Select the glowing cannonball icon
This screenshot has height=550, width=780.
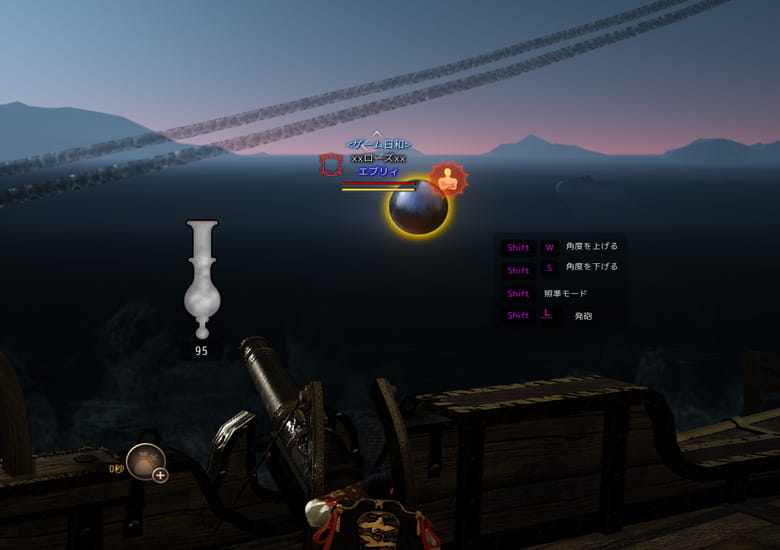pos(418,208)
